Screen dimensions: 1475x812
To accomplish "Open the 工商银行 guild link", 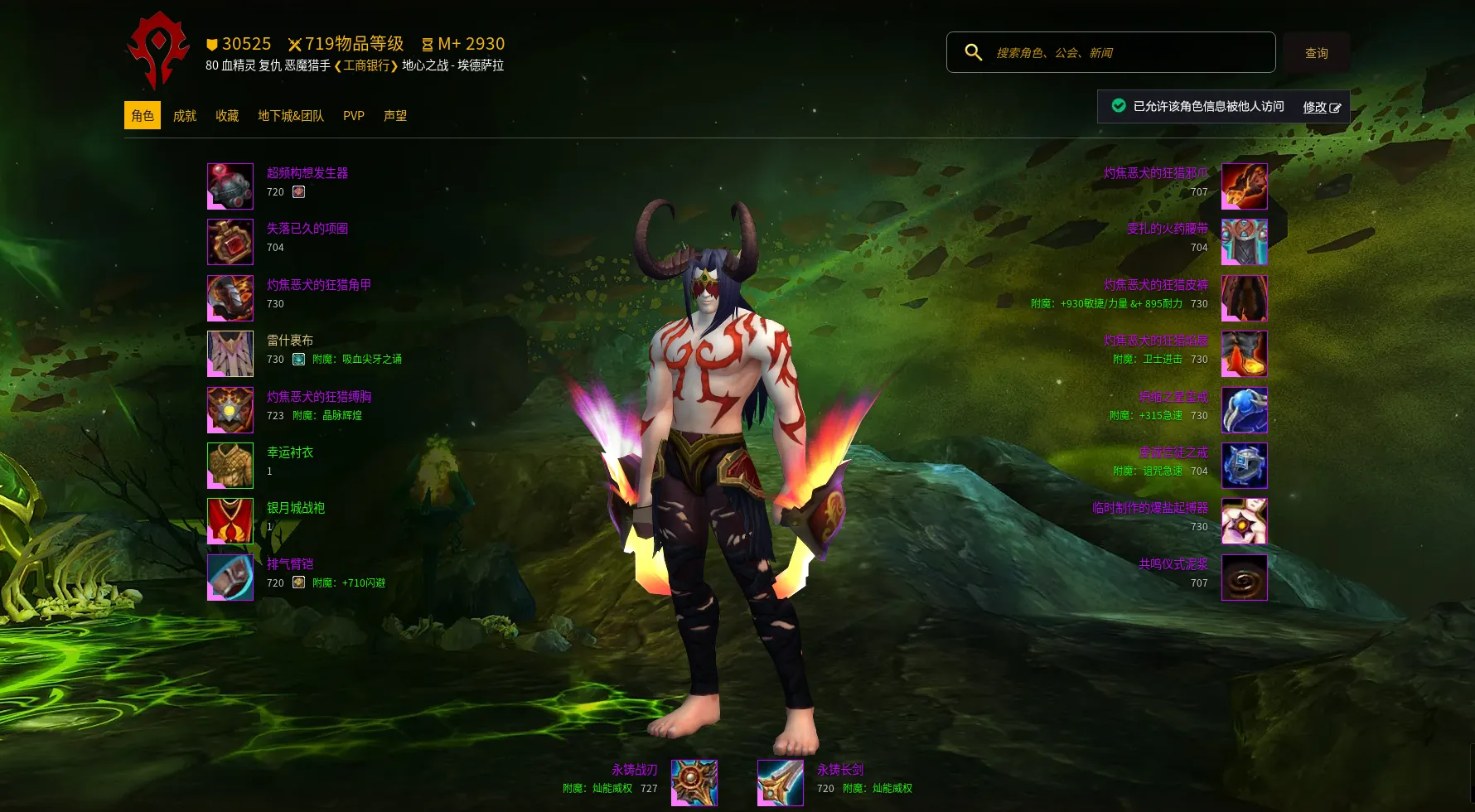I will pyautogui.click(x=366, y=65).
